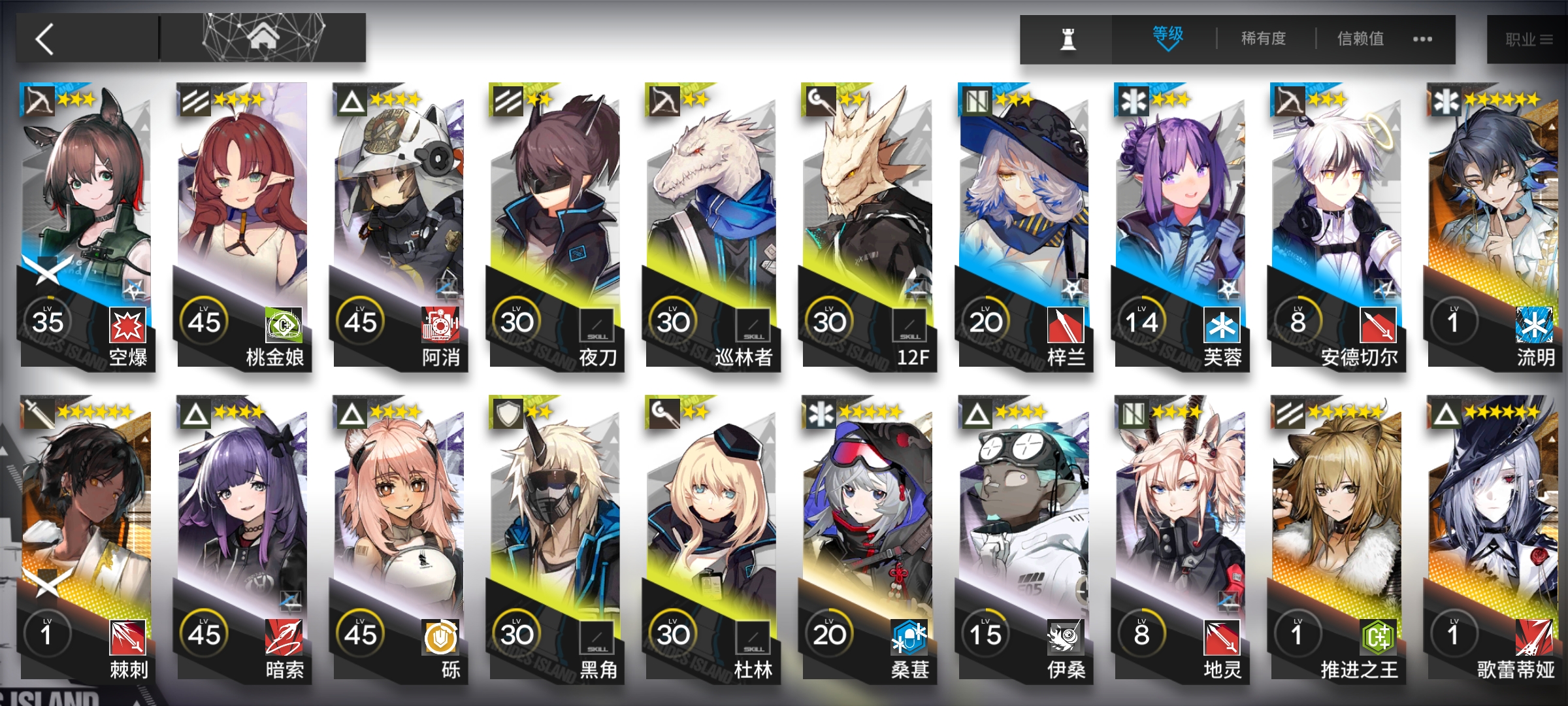Viewport: 1568px width, 706px height.
Task: Return to the home screen
Action: 263,38
